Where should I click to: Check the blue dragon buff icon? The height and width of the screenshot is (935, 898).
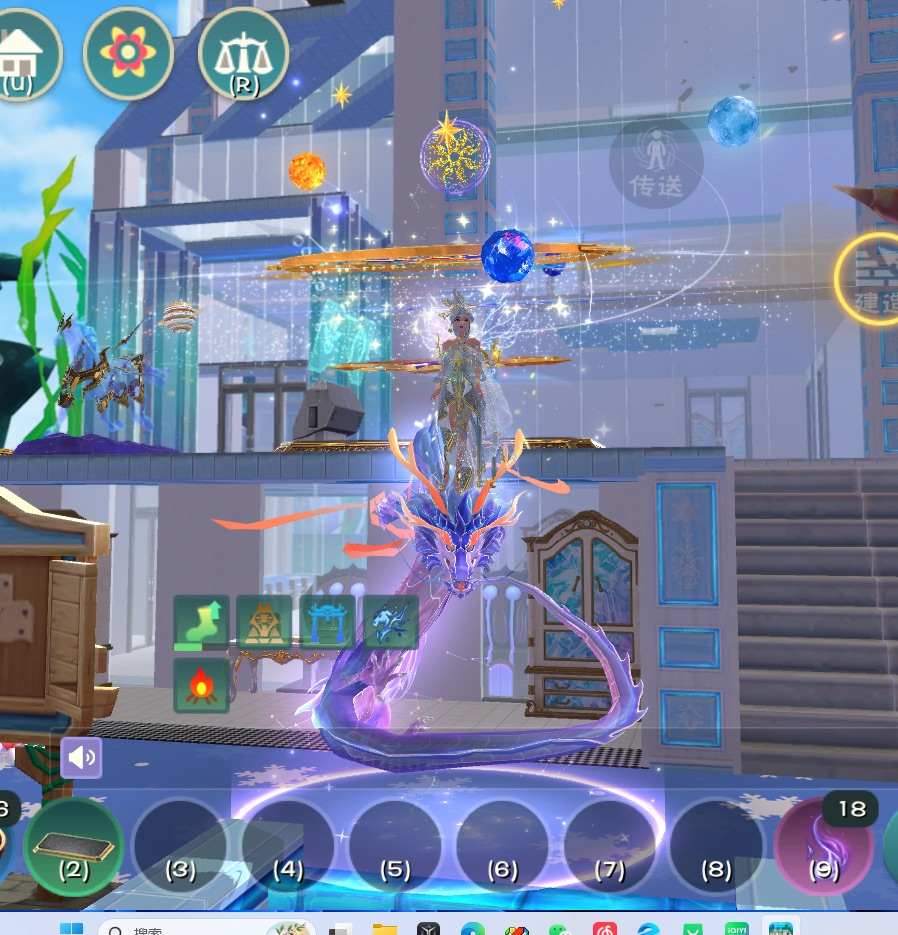point(390,623)
